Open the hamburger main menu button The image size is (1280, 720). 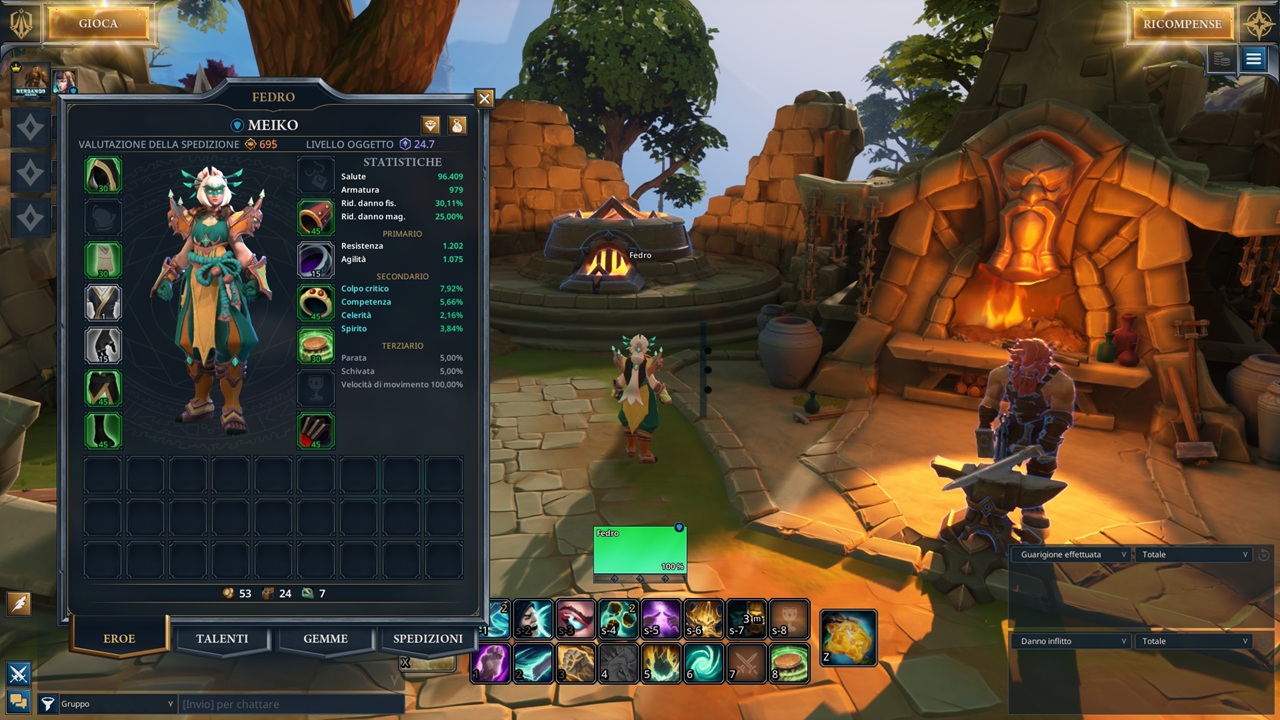[x=1254, y=59]
